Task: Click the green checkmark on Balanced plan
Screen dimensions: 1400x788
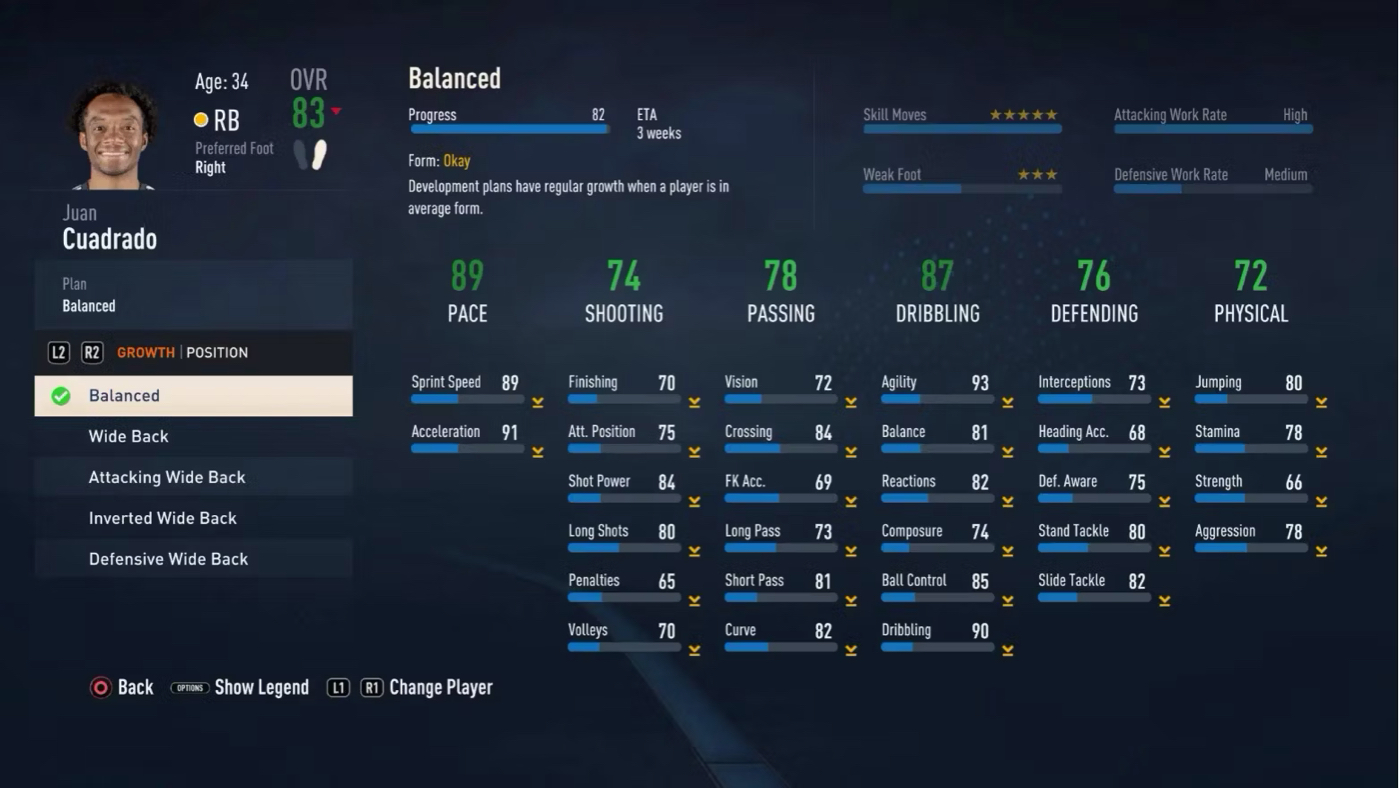Action: point(60,395)
